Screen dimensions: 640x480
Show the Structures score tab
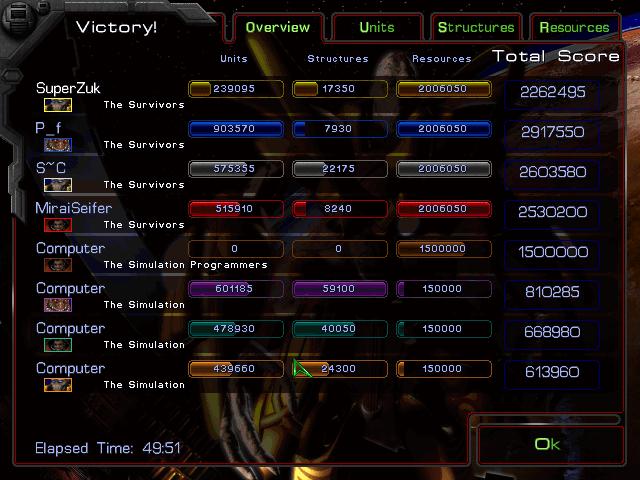476,27
